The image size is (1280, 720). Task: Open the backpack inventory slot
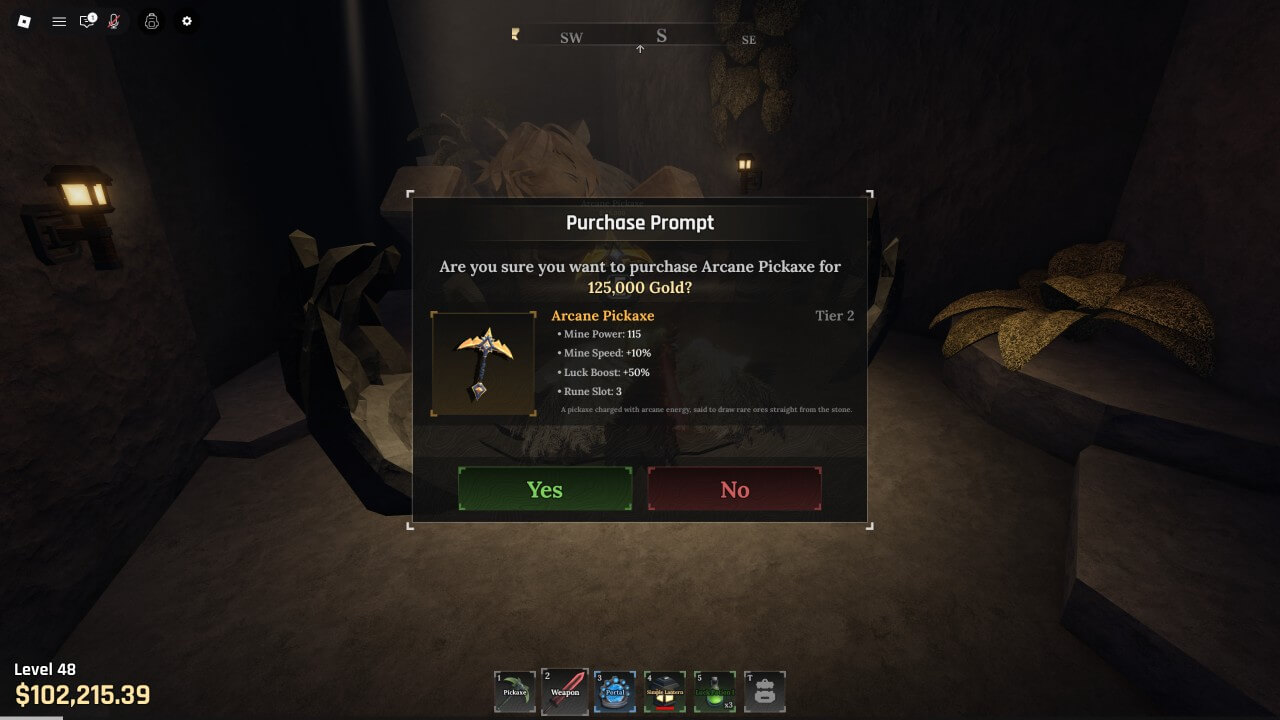[765, 691]
